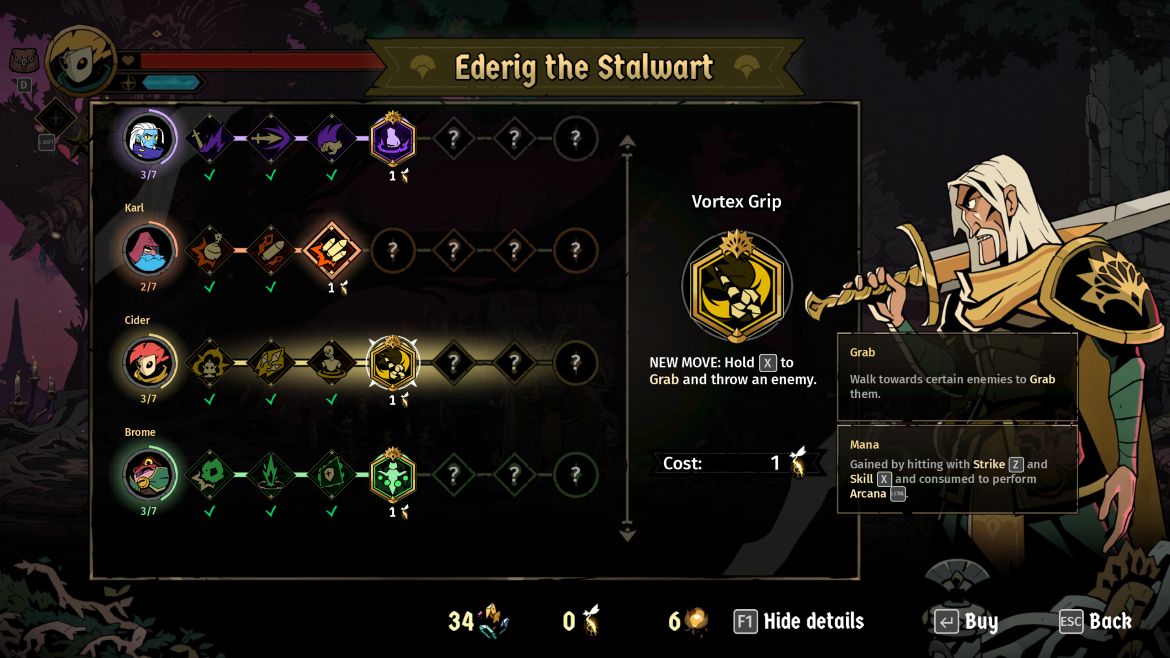Go back from the skill screen
Viewport: 1170px width, 658px height.
[x=1095, y=622]
